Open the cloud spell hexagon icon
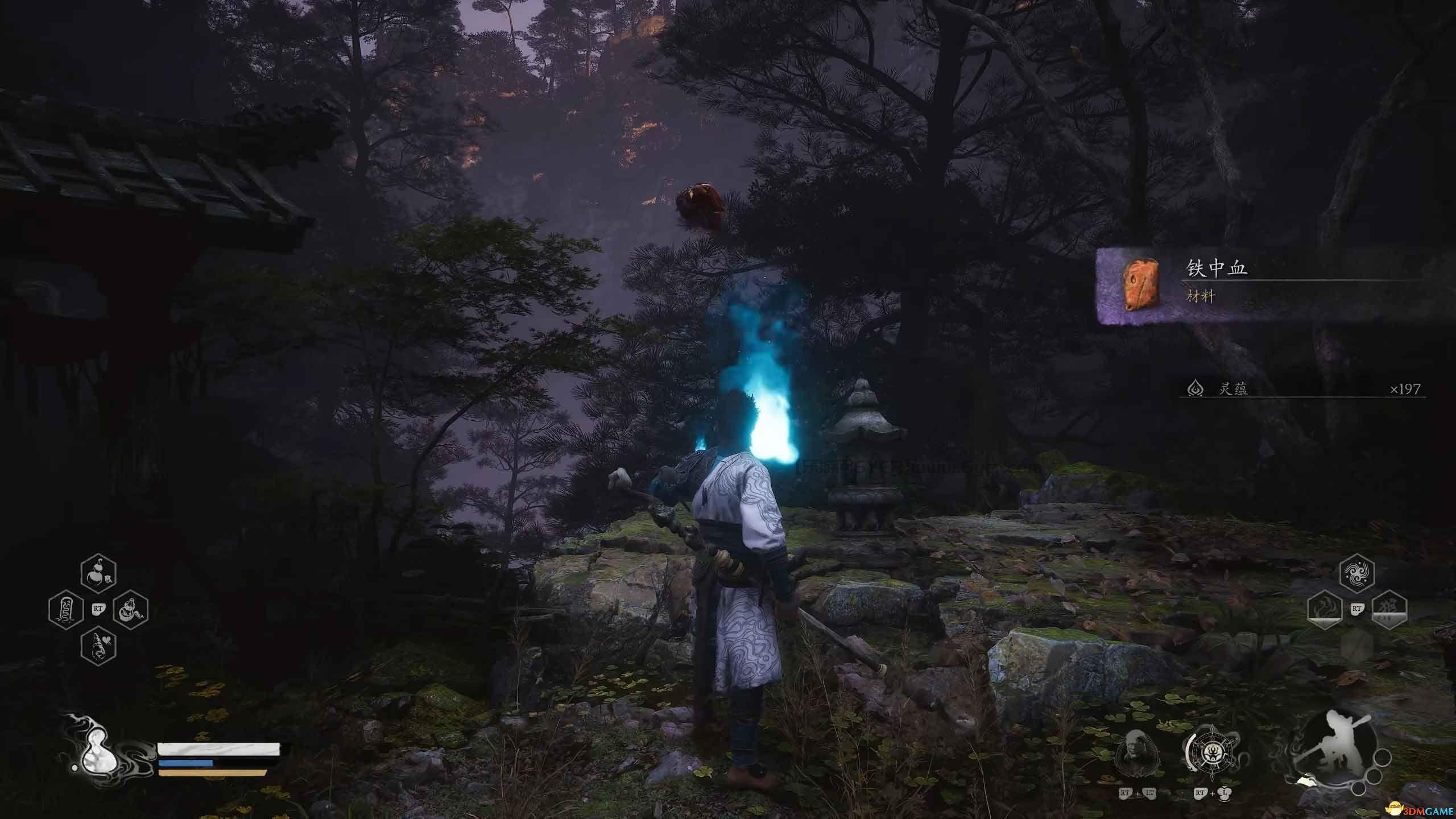1456x819 pixels. (1358, 573)
